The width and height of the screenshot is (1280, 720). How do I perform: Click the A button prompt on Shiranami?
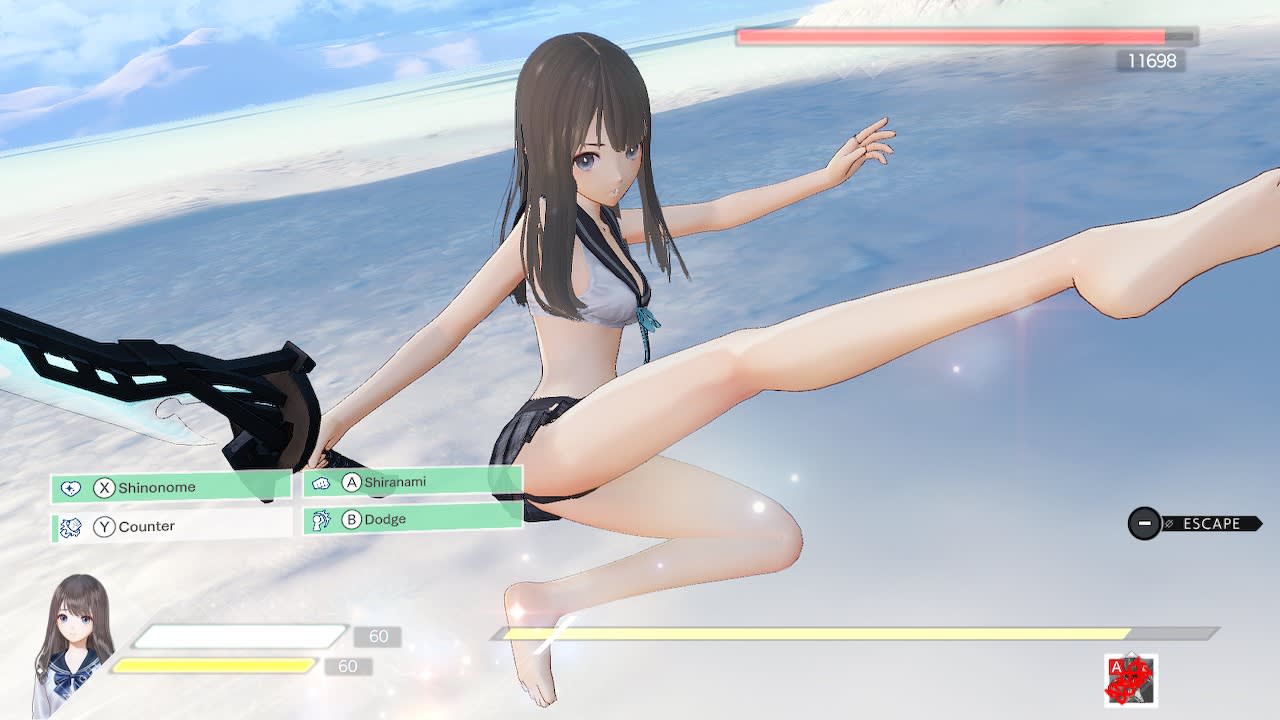coord(352,481)
